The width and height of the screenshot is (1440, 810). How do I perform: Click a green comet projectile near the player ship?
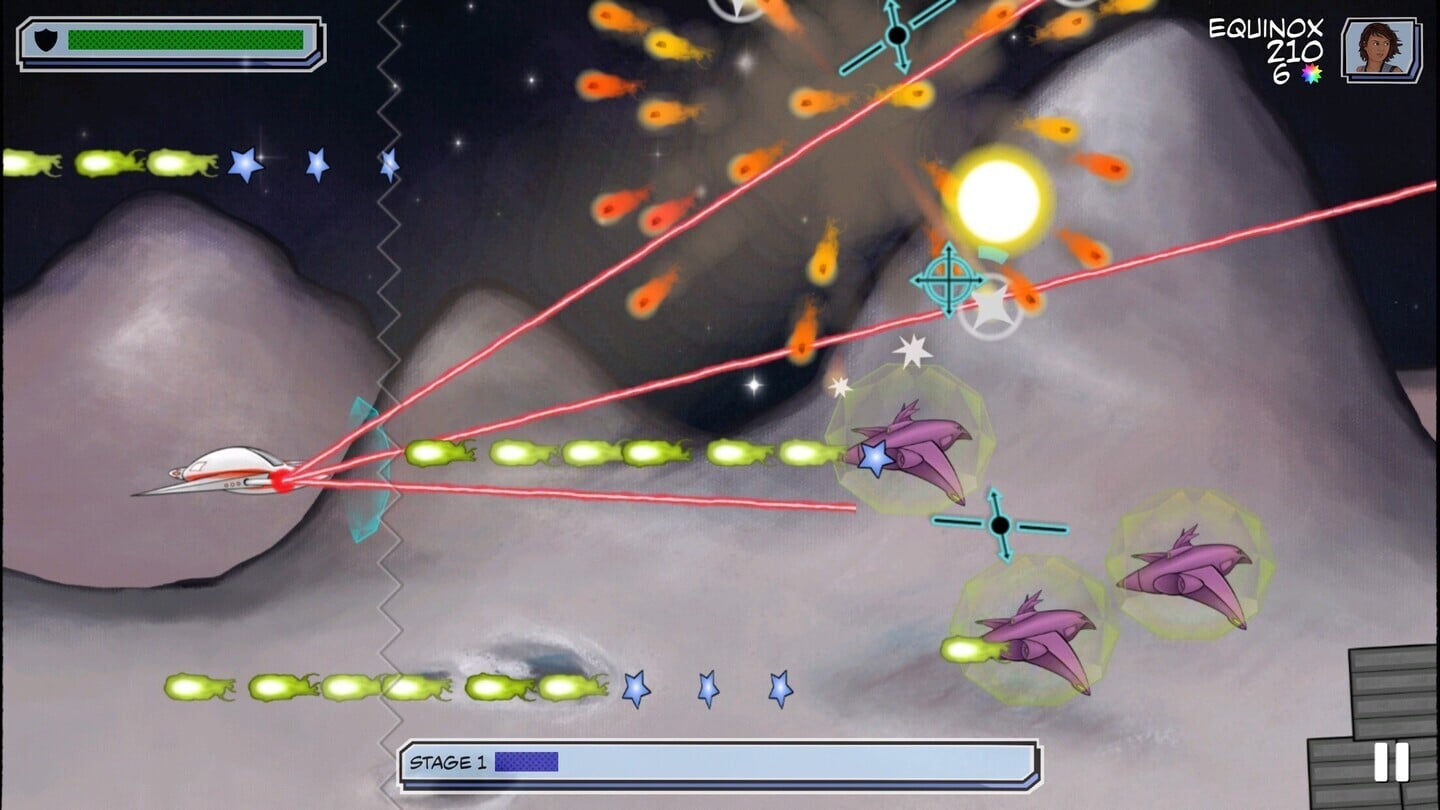pyautogui.click(x=430, y=453)
